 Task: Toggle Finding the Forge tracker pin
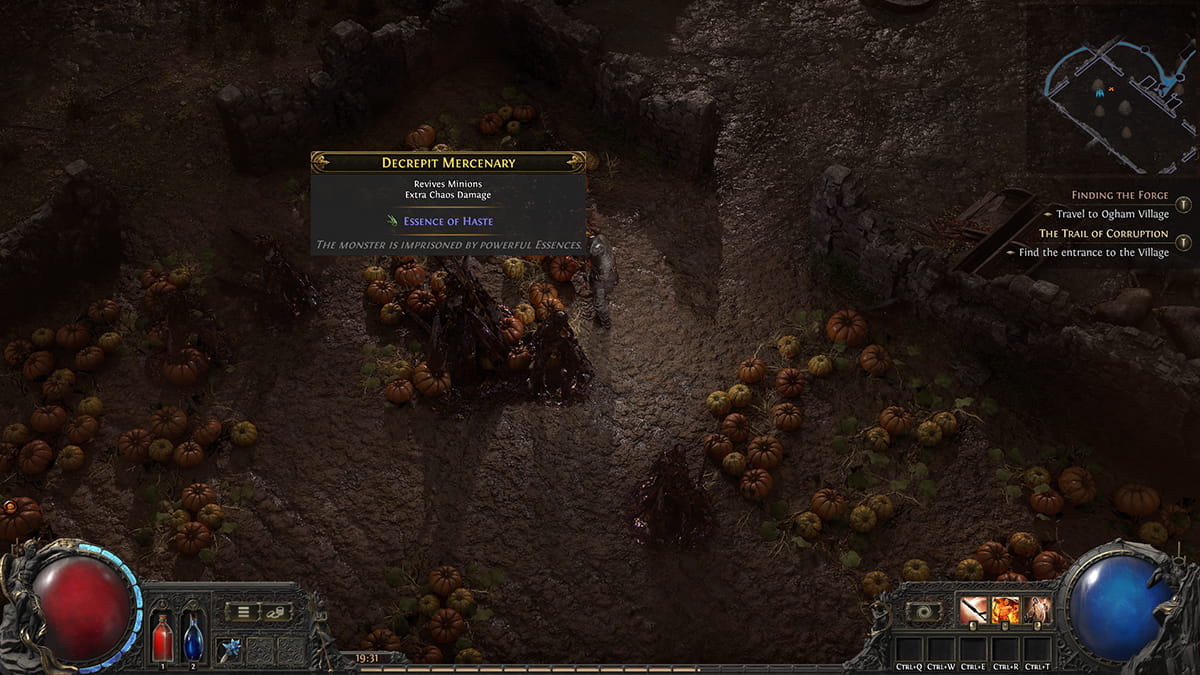tap(1183, 204)
